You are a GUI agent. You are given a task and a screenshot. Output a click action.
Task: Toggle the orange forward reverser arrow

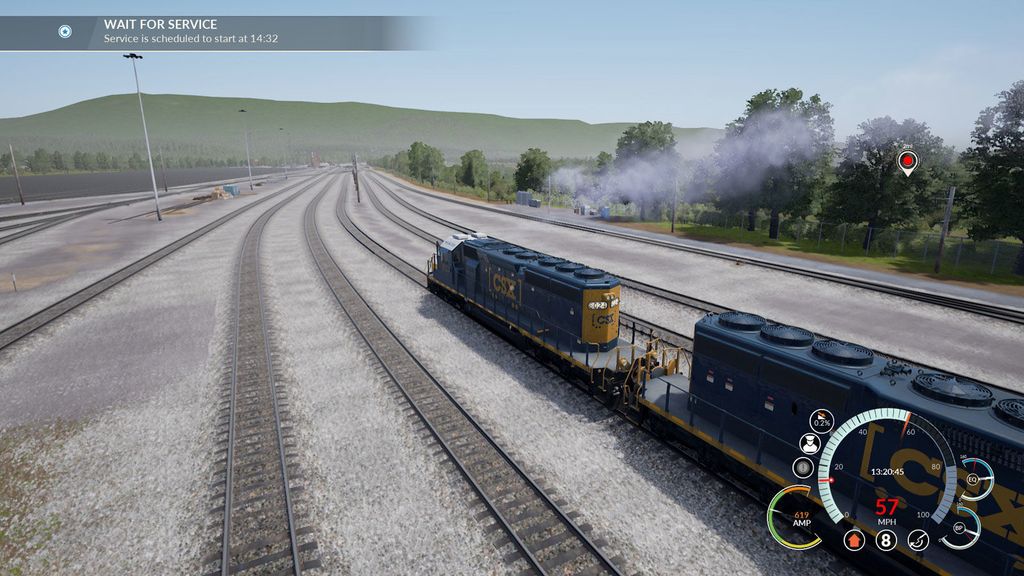[x=854, y=540]
